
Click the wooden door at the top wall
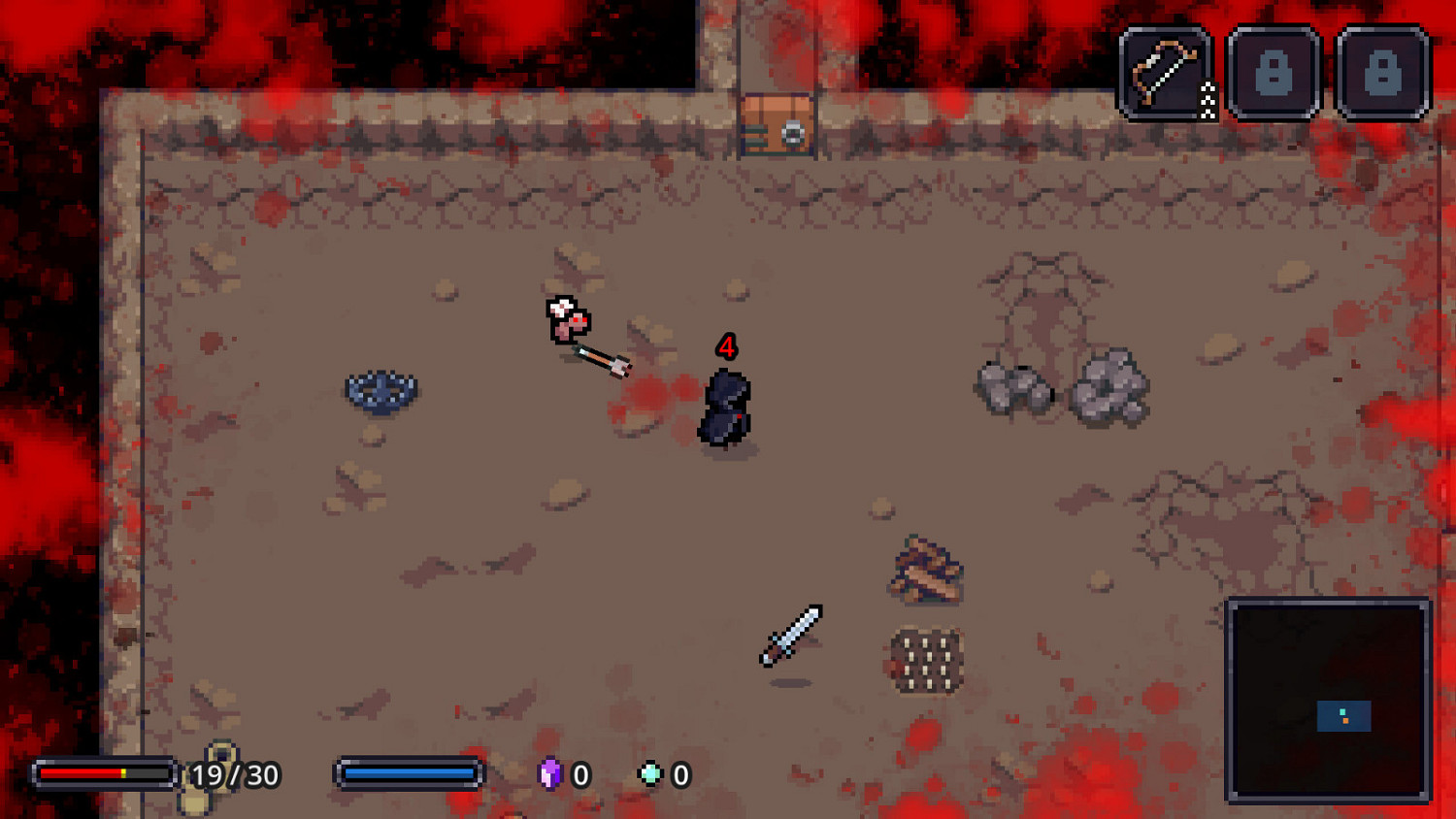click(777, 119)
